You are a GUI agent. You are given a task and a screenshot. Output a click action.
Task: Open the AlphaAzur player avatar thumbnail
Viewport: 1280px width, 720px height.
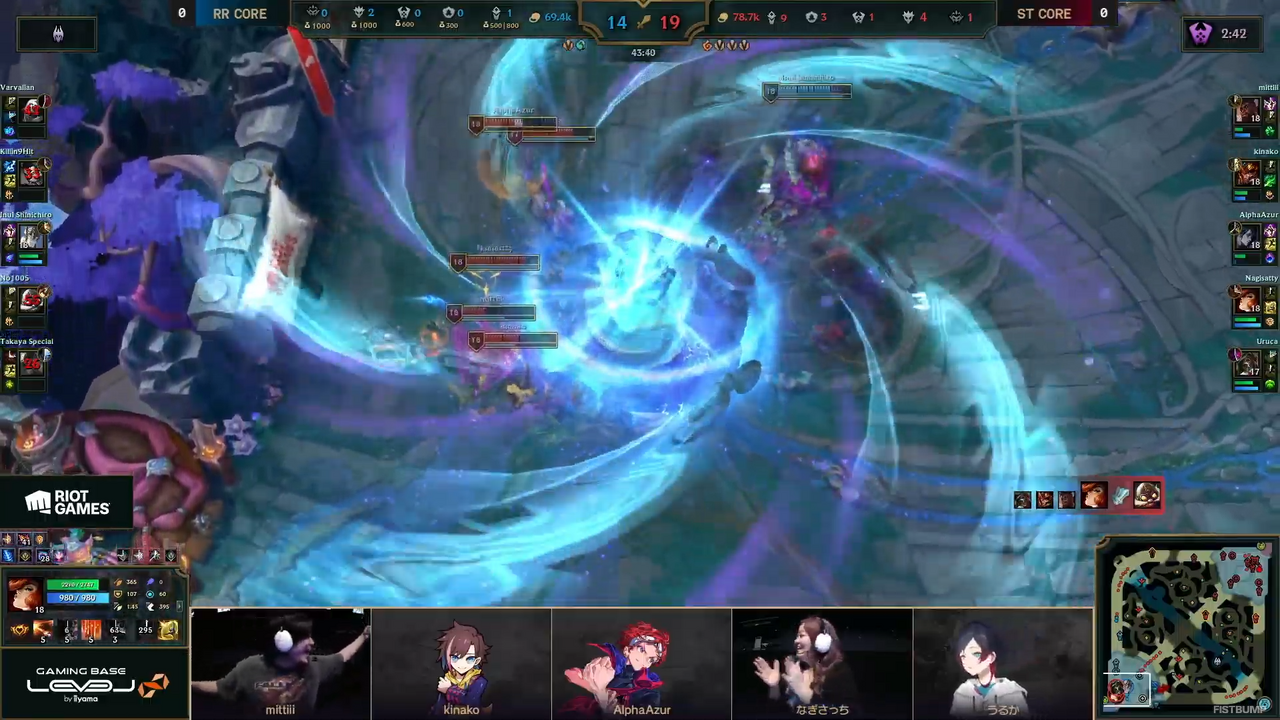[641, 664]
